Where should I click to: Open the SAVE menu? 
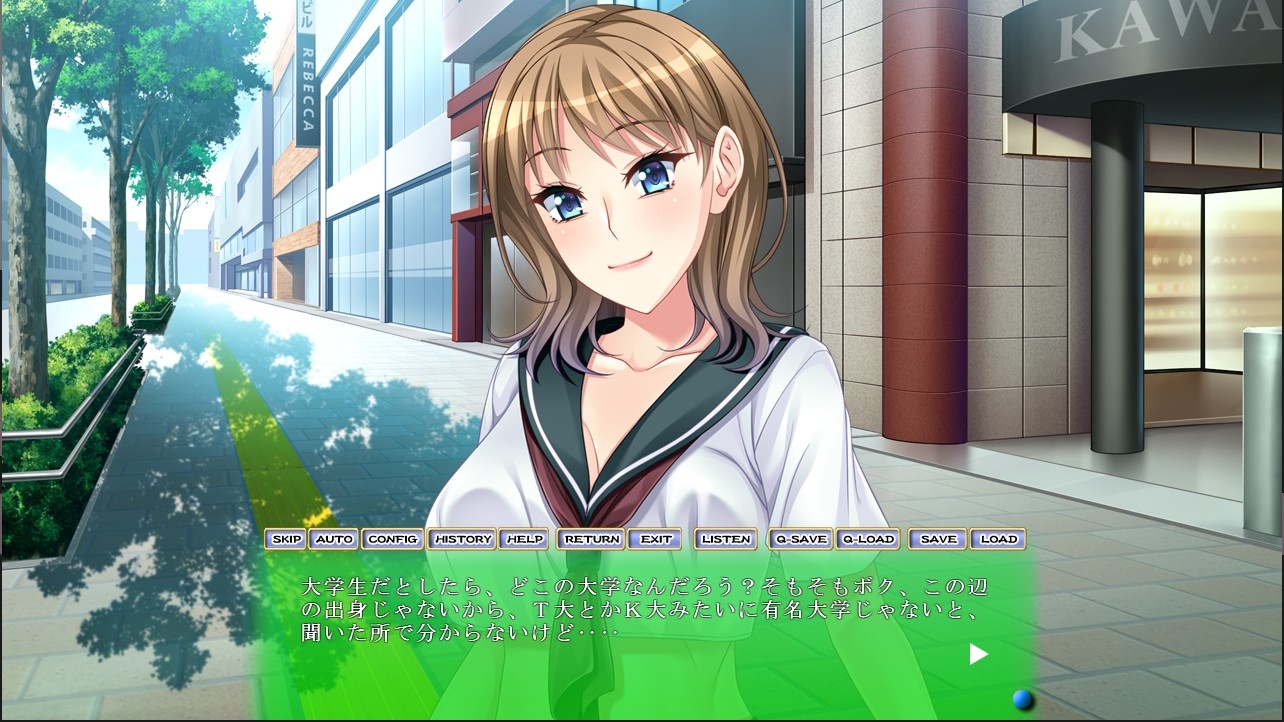click(x=936, y=539)
